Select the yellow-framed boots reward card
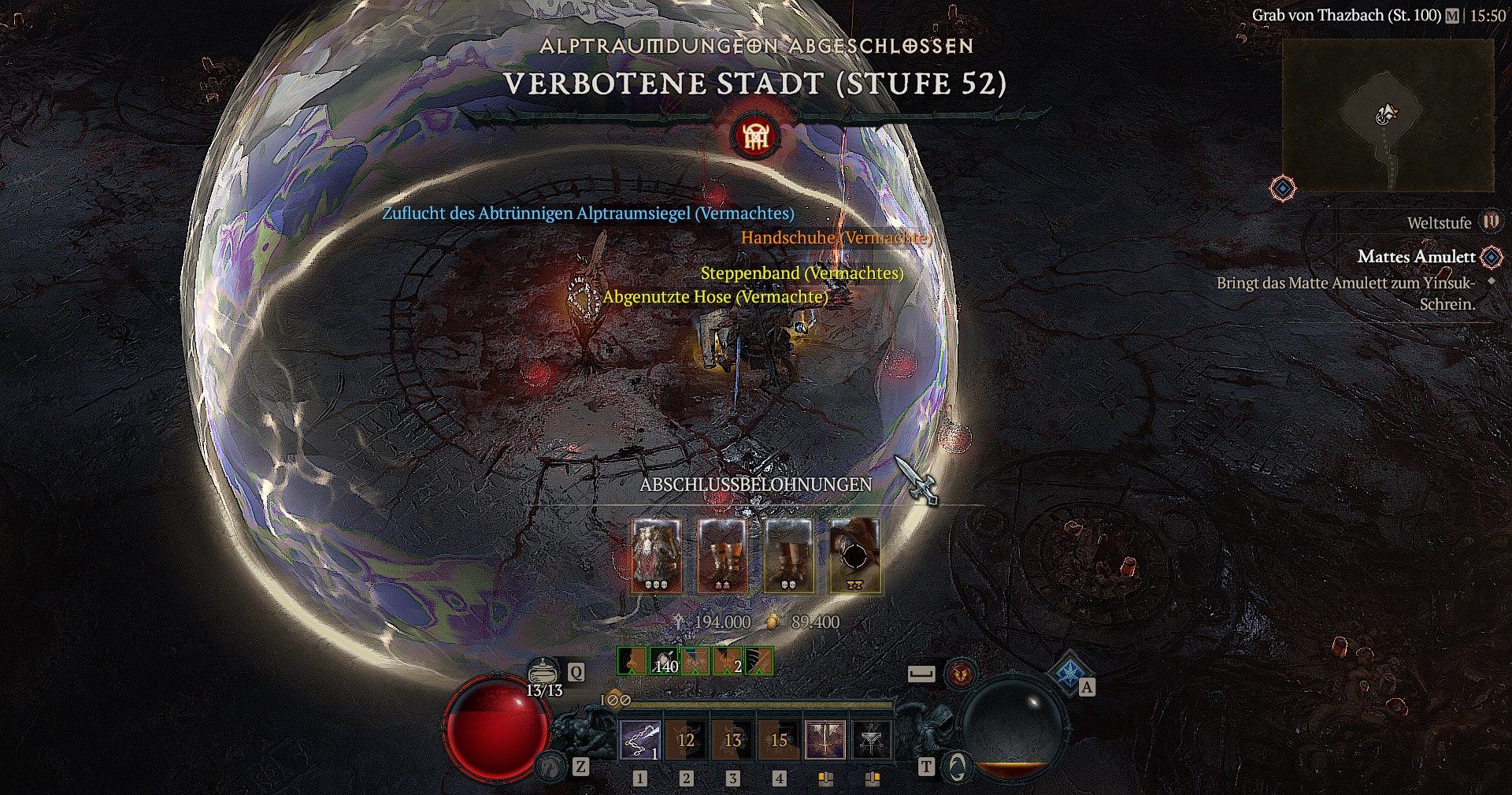 tap(789, 555)
